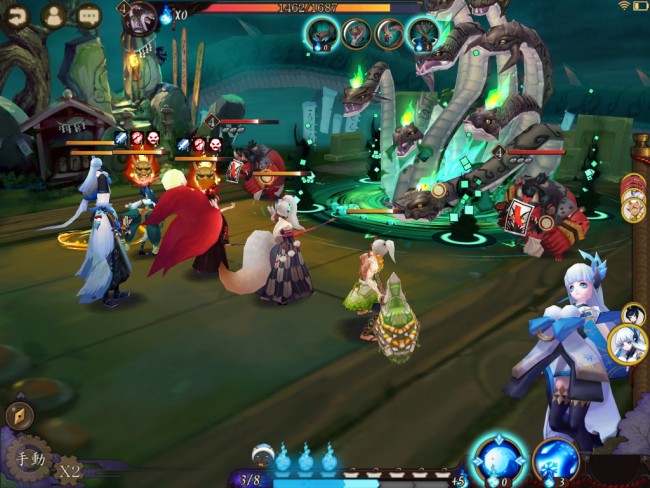Inspect the fourth boss skill icon
This screenshot has height=488, width=650.
(422, 34)
